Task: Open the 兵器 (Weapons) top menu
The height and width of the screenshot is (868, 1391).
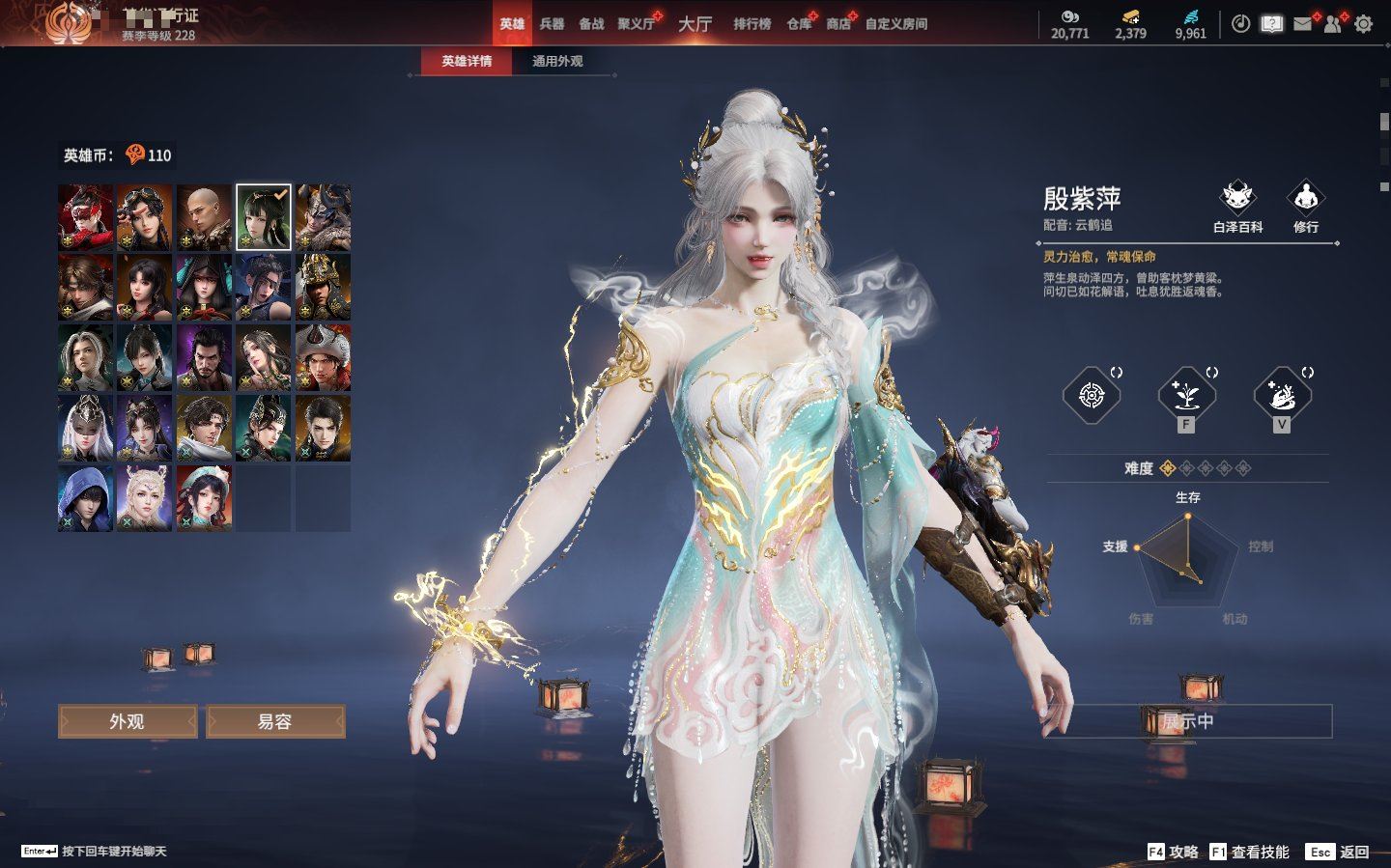Action: (552, 24)
